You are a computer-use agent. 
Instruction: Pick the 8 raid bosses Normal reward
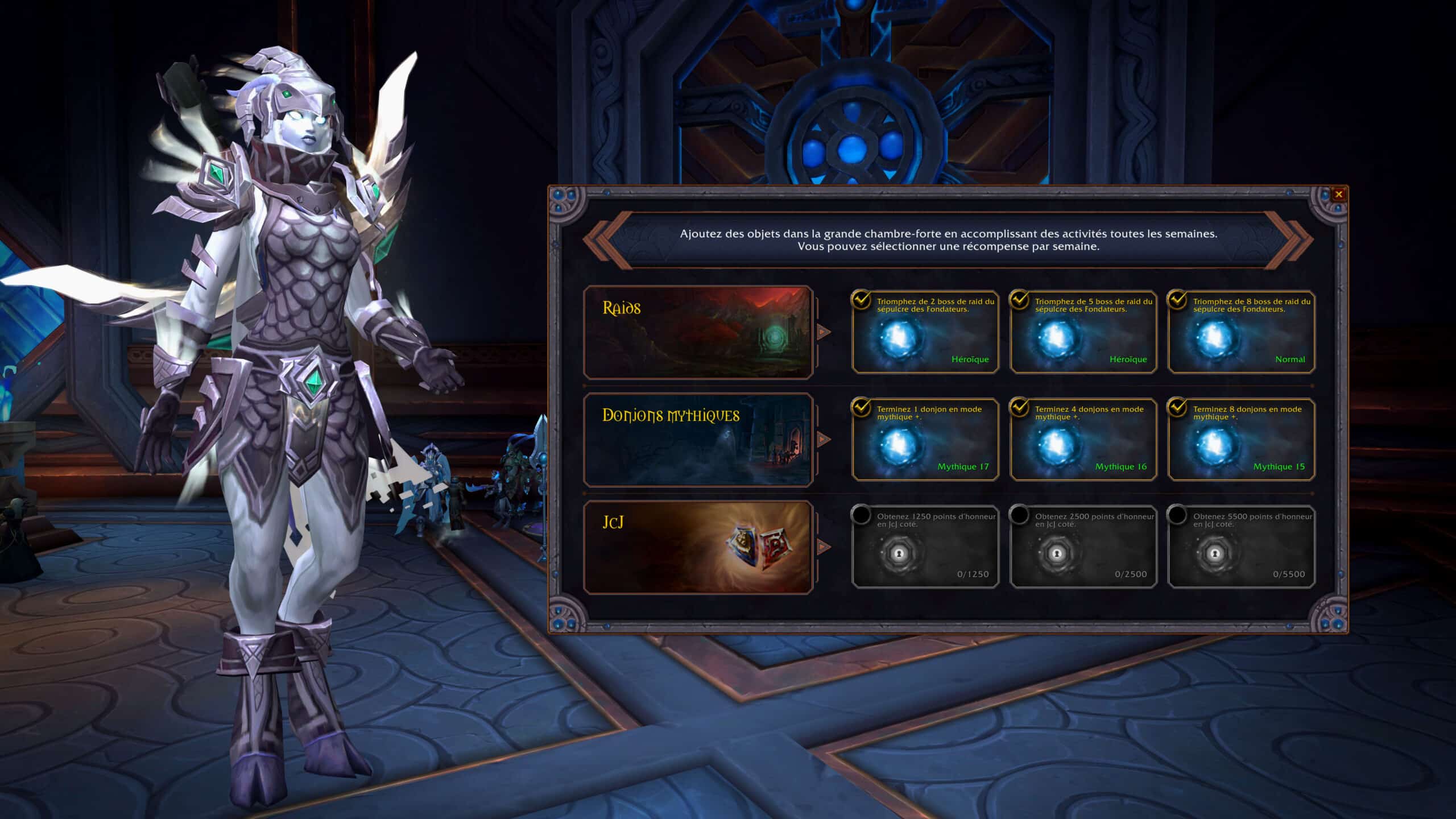(1241, 333)
